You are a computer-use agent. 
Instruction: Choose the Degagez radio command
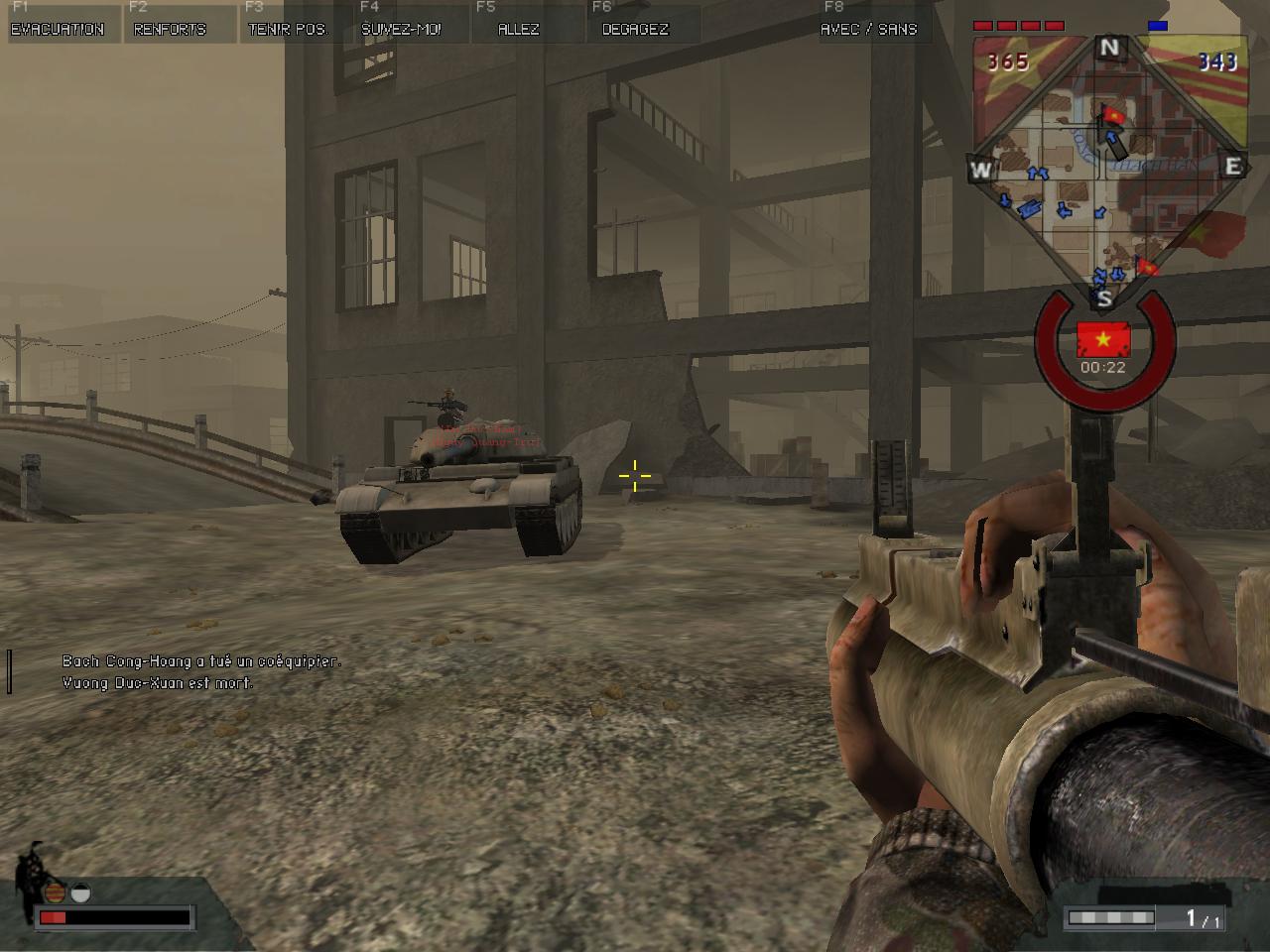(x=635, y=29)
